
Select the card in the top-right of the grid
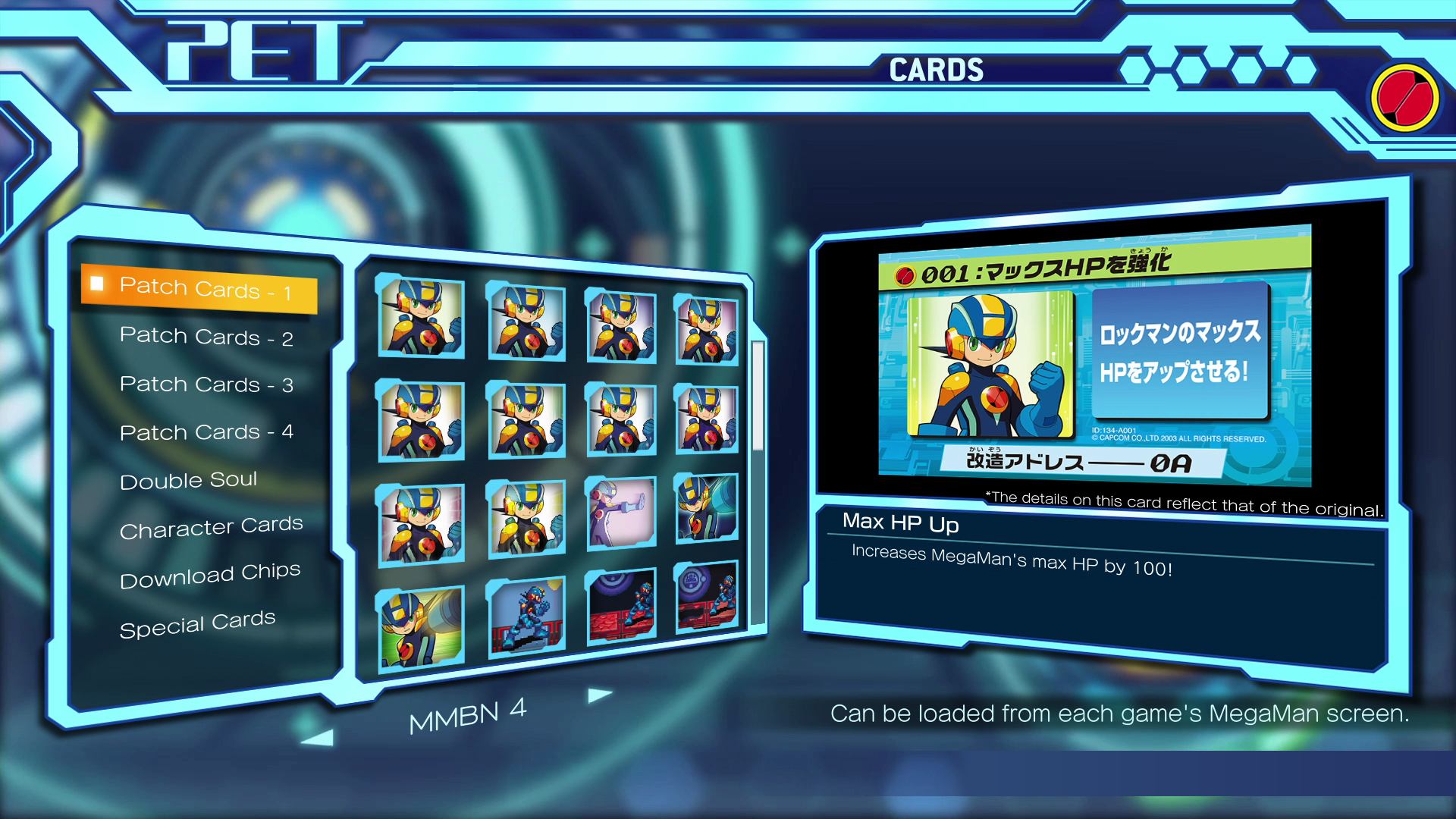click(705, 328)
